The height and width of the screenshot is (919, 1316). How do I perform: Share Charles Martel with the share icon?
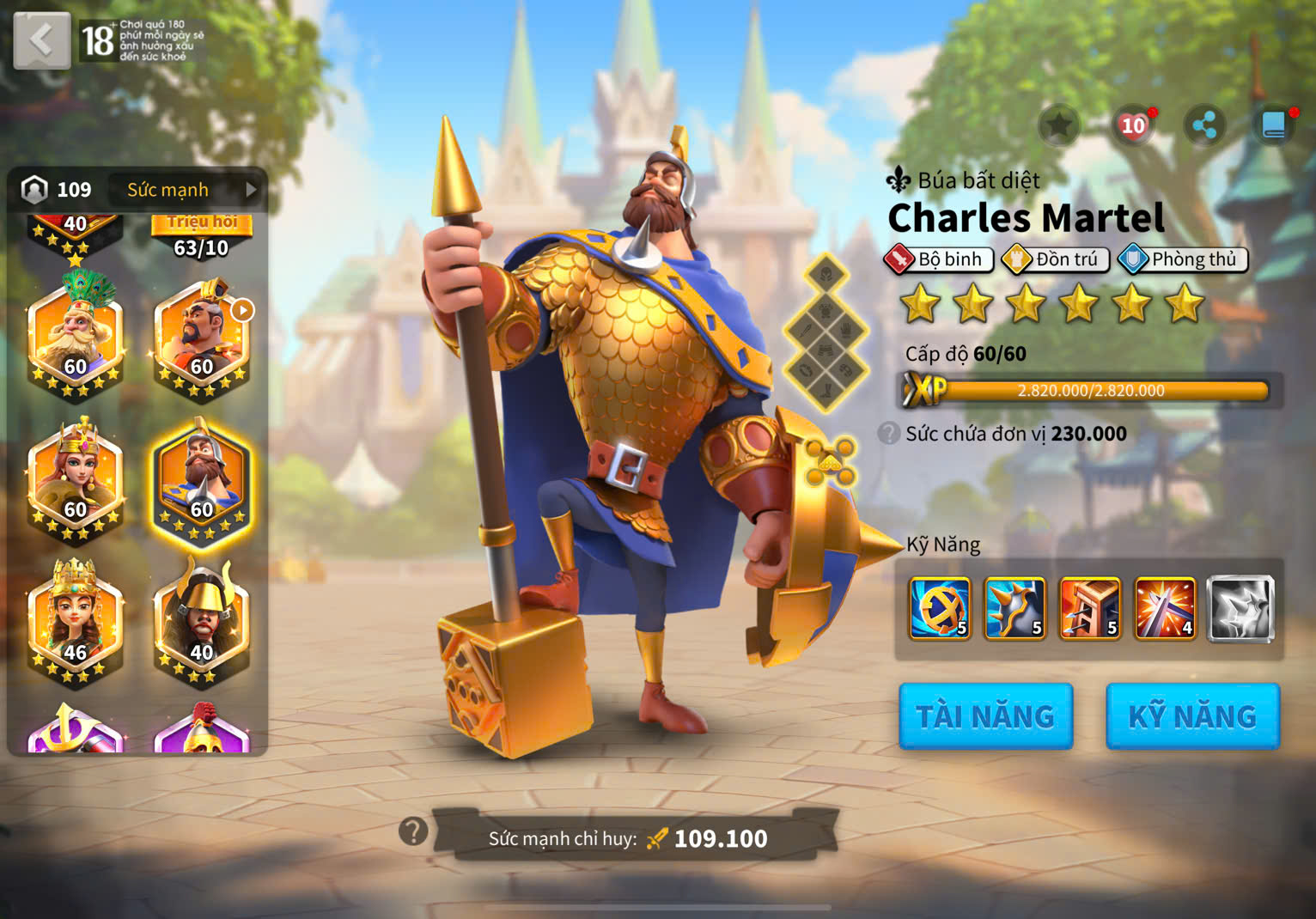click(1204, 126)
